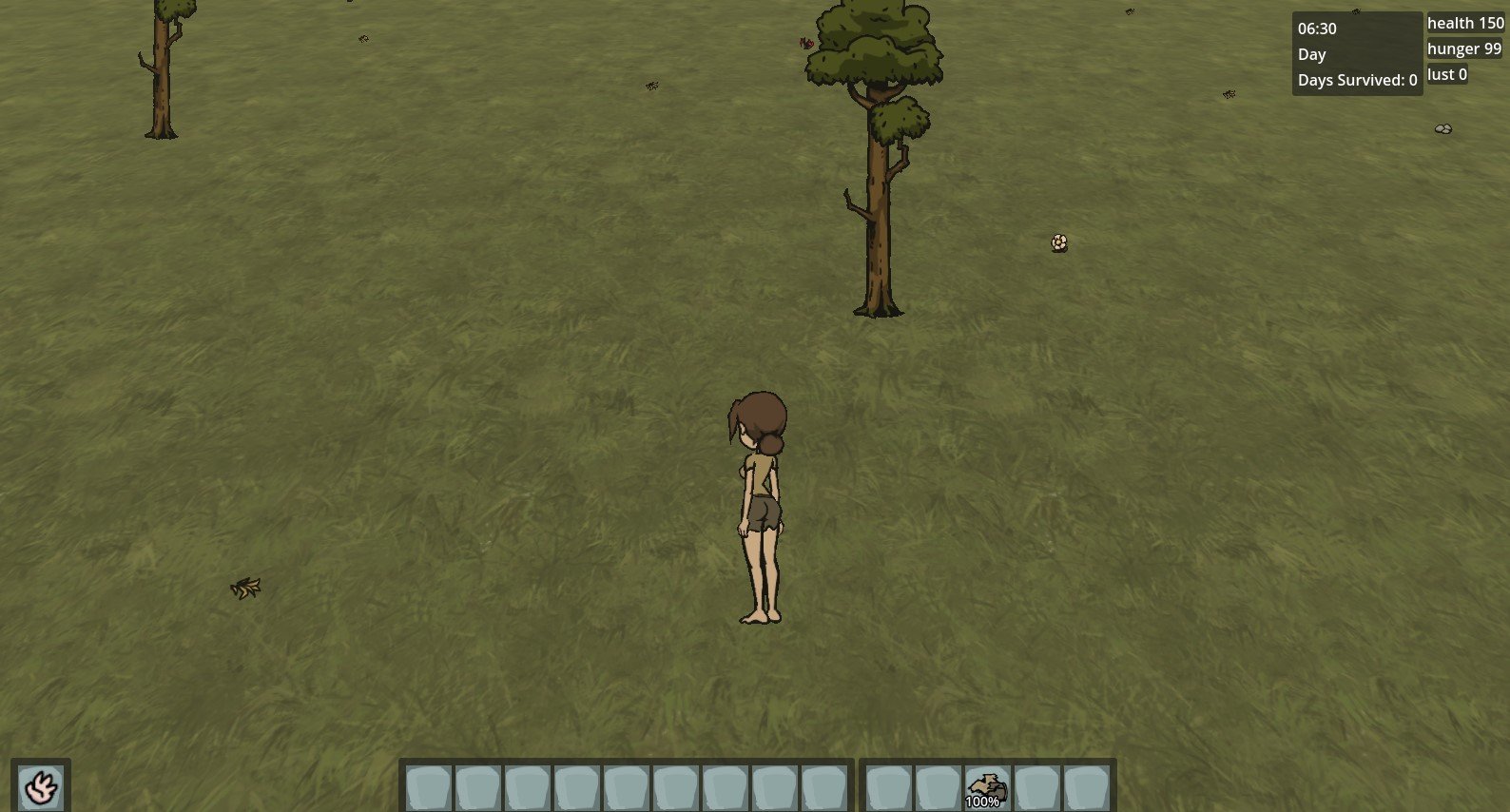Click the yellow butterfly near the bottom left
Viewport: 1510px width, 812px height.
(x=247, y=586)
